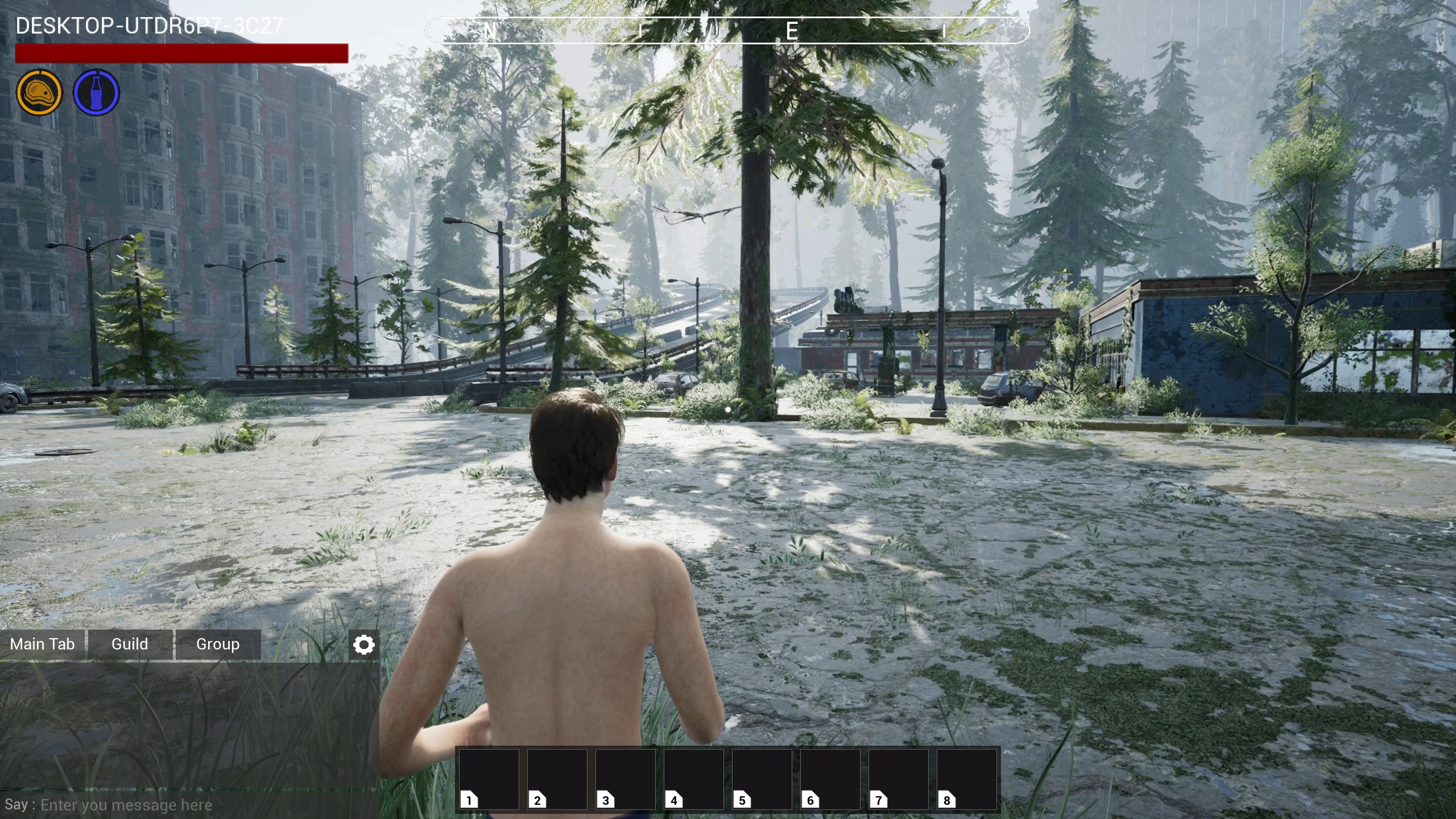This screenshot has height=819, width=1456.
Task: Click the hunger steak status icon
Action: (x=40, y=93)
